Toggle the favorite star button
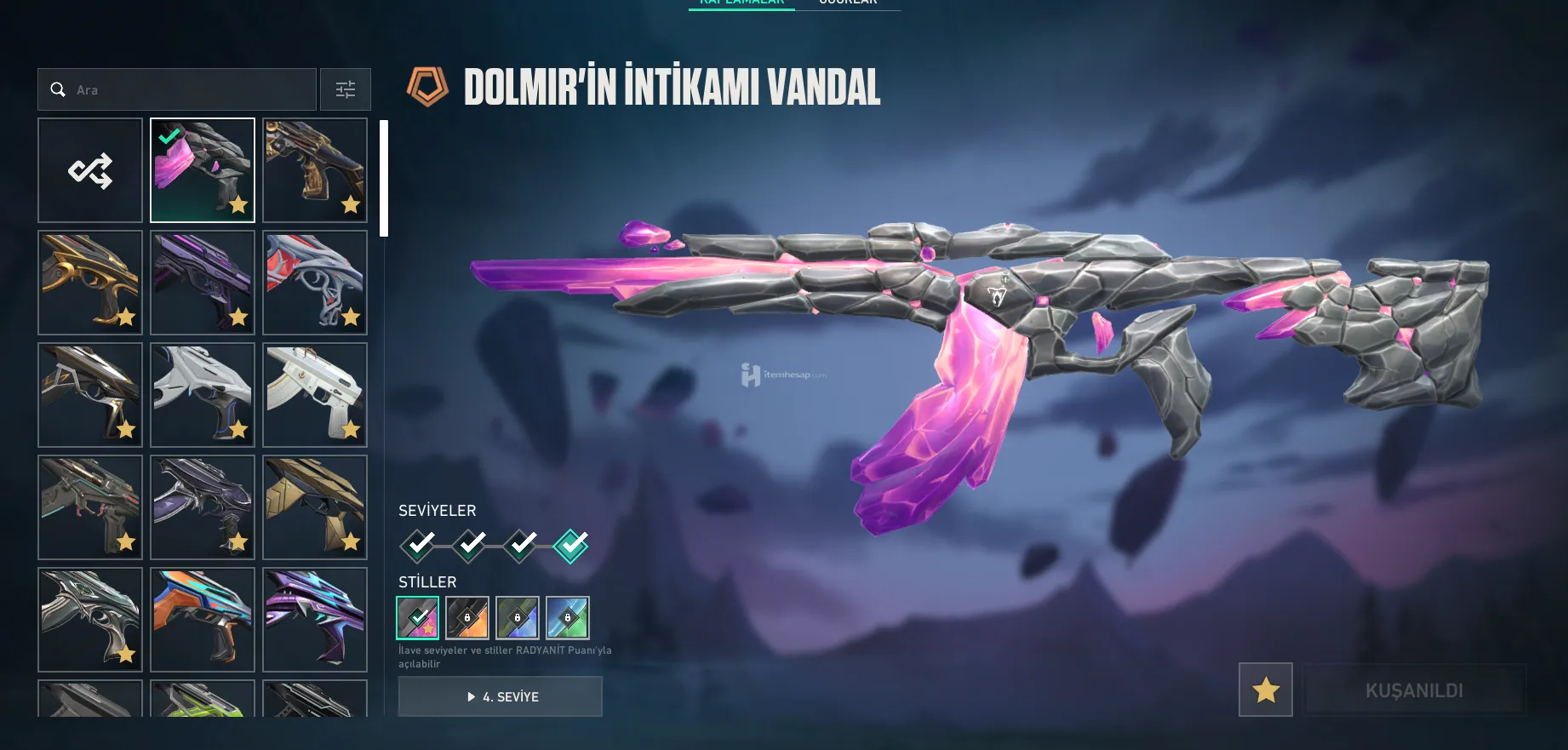This screenshot has height=750, width=1568. (x=1266, y=690)
